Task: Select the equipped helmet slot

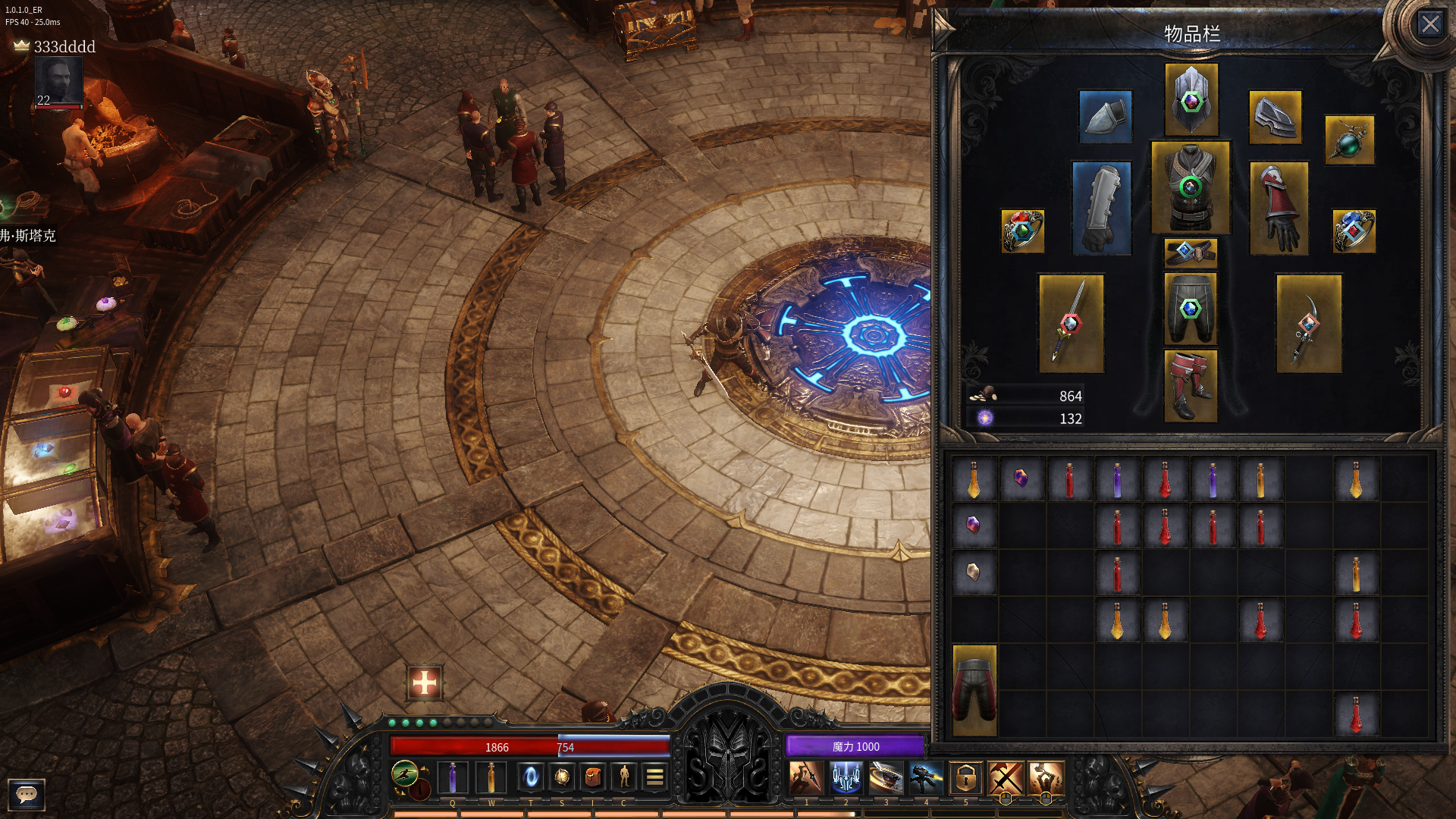Action: coord(1191,99)
